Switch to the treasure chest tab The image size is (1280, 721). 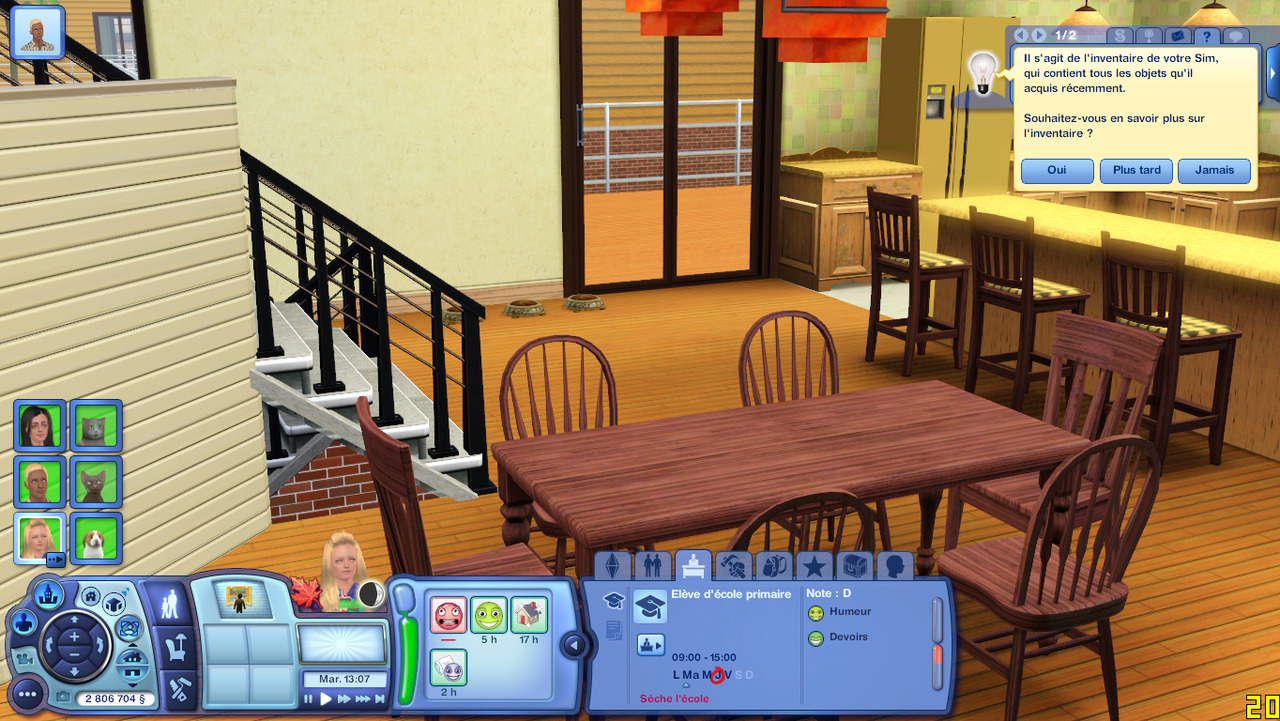click(x=853, y=566)
